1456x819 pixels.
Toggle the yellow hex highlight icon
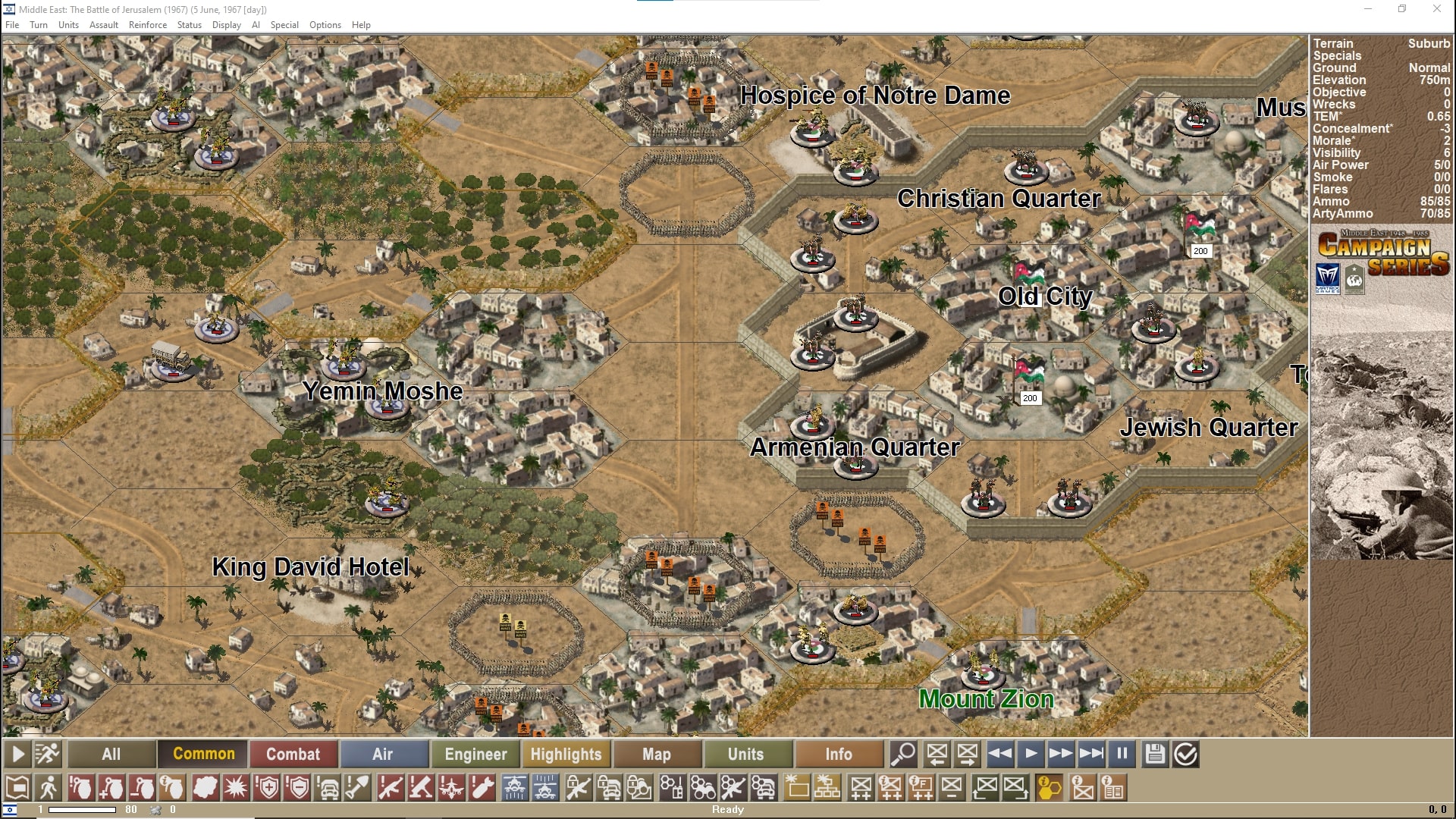point(1049,788)
